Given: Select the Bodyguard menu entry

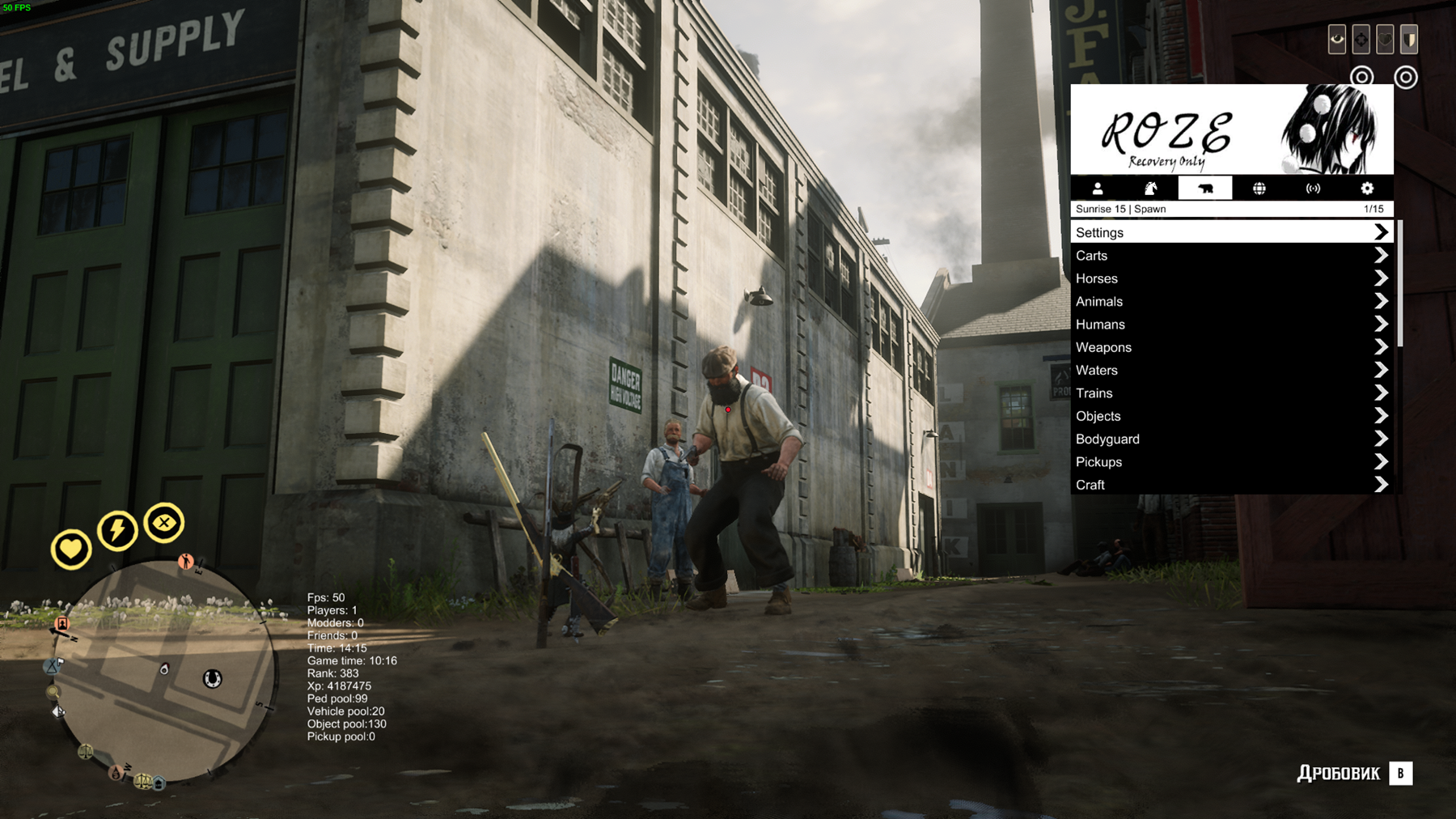Looking at the screenshot, I should [x=1231, y=439].
